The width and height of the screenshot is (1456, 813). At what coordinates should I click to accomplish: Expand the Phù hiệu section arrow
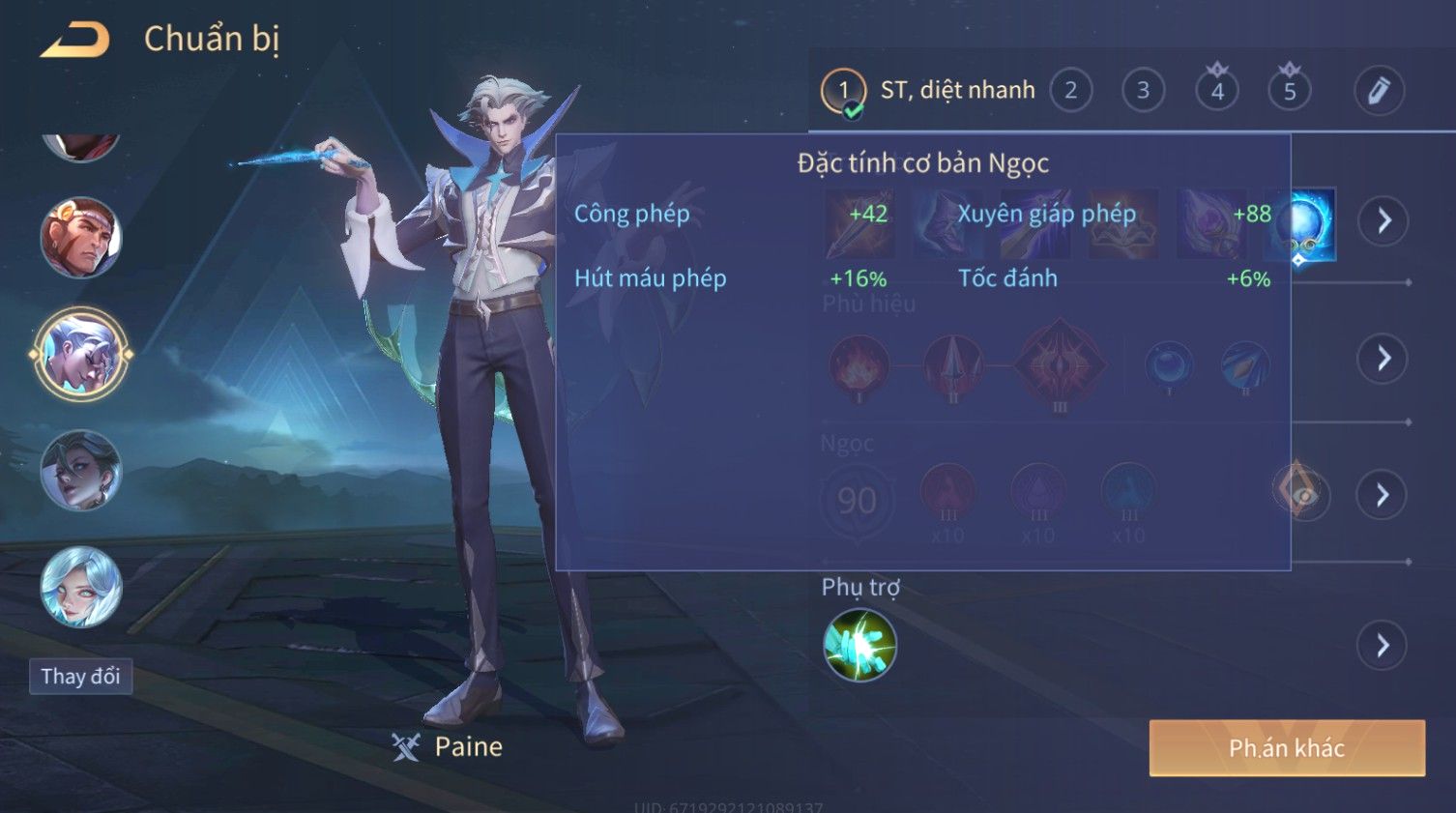(1383, 359)
